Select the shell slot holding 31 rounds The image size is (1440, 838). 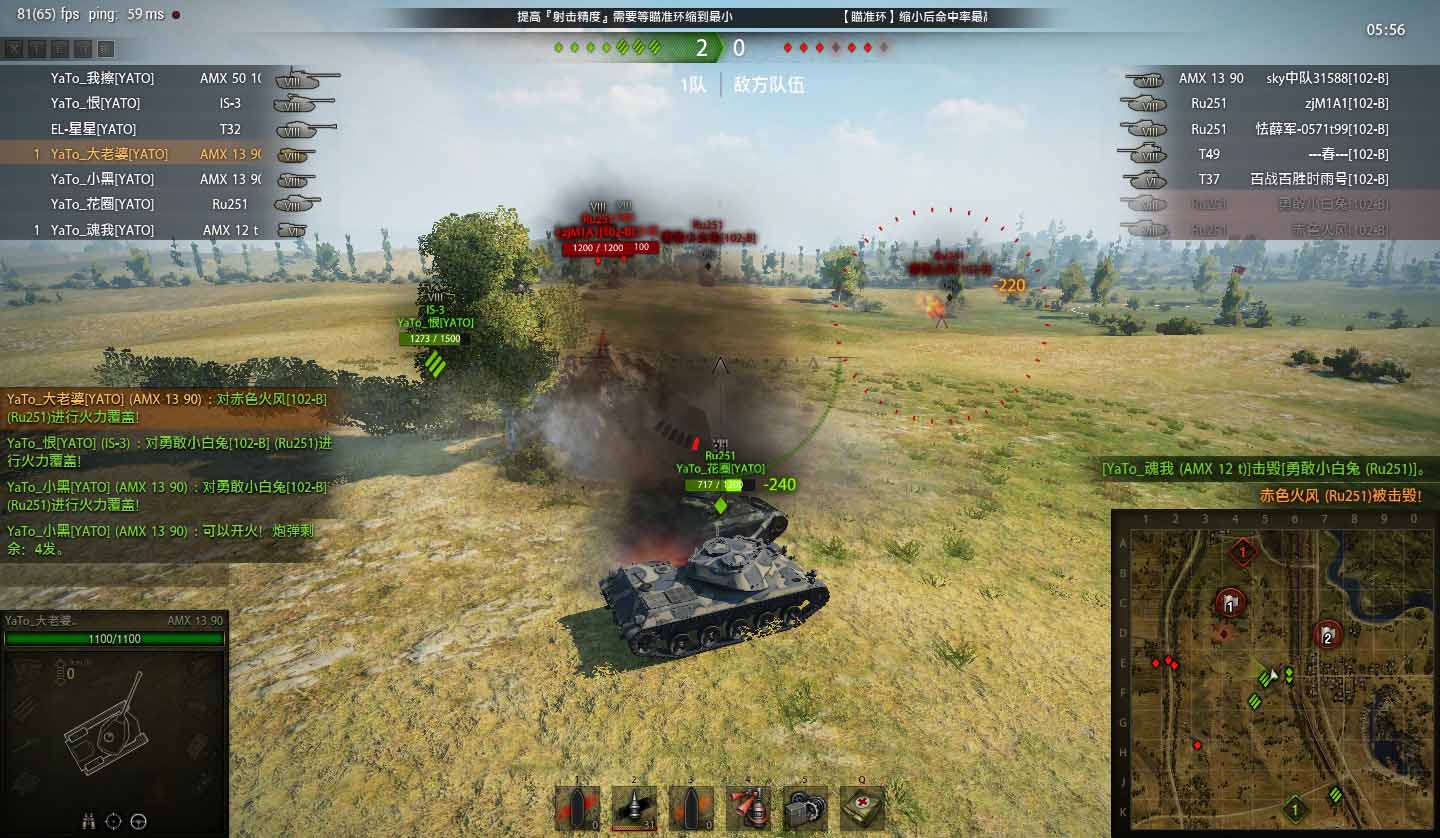[634, 808]
